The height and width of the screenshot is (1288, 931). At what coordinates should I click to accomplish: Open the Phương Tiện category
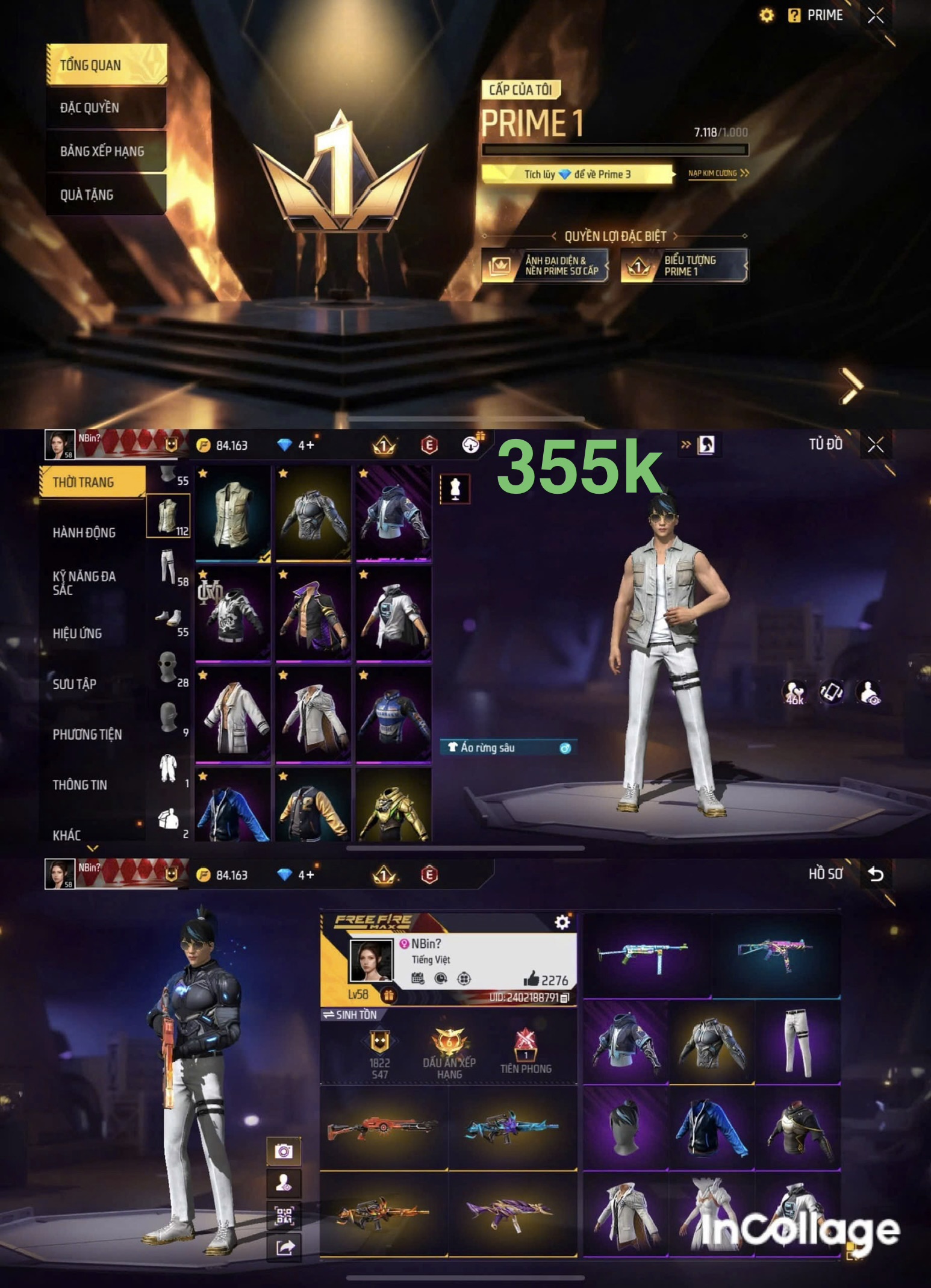coord(87,734)
